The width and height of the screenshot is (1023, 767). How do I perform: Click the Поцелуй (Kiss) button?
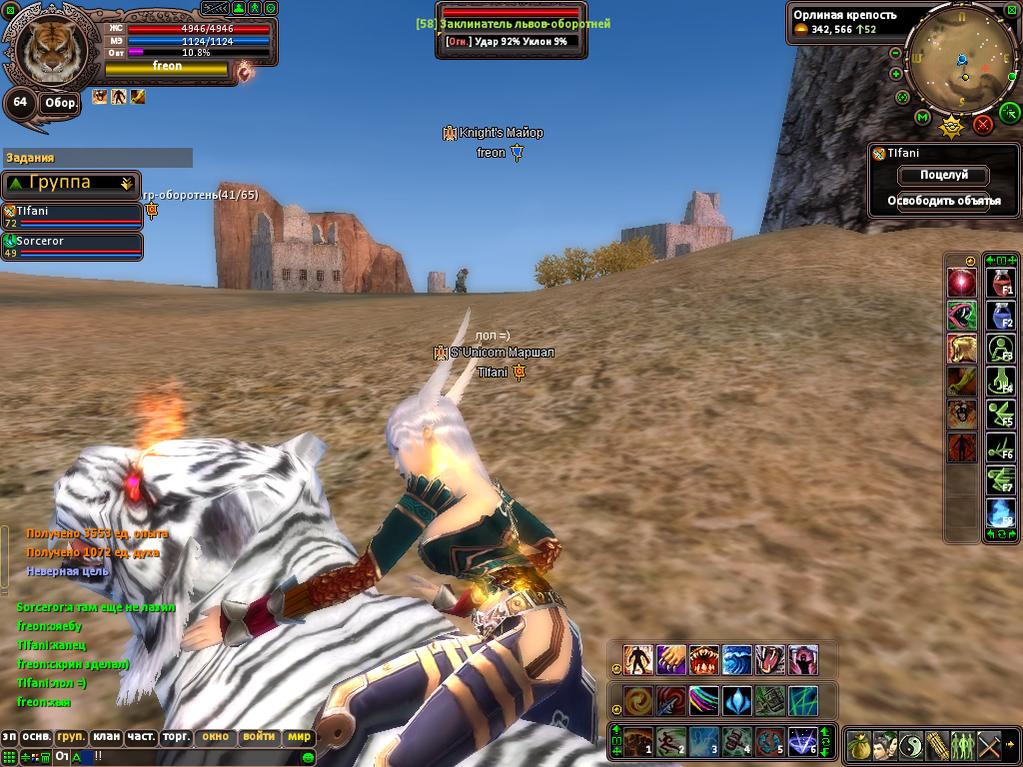click(x=943, y=175)
